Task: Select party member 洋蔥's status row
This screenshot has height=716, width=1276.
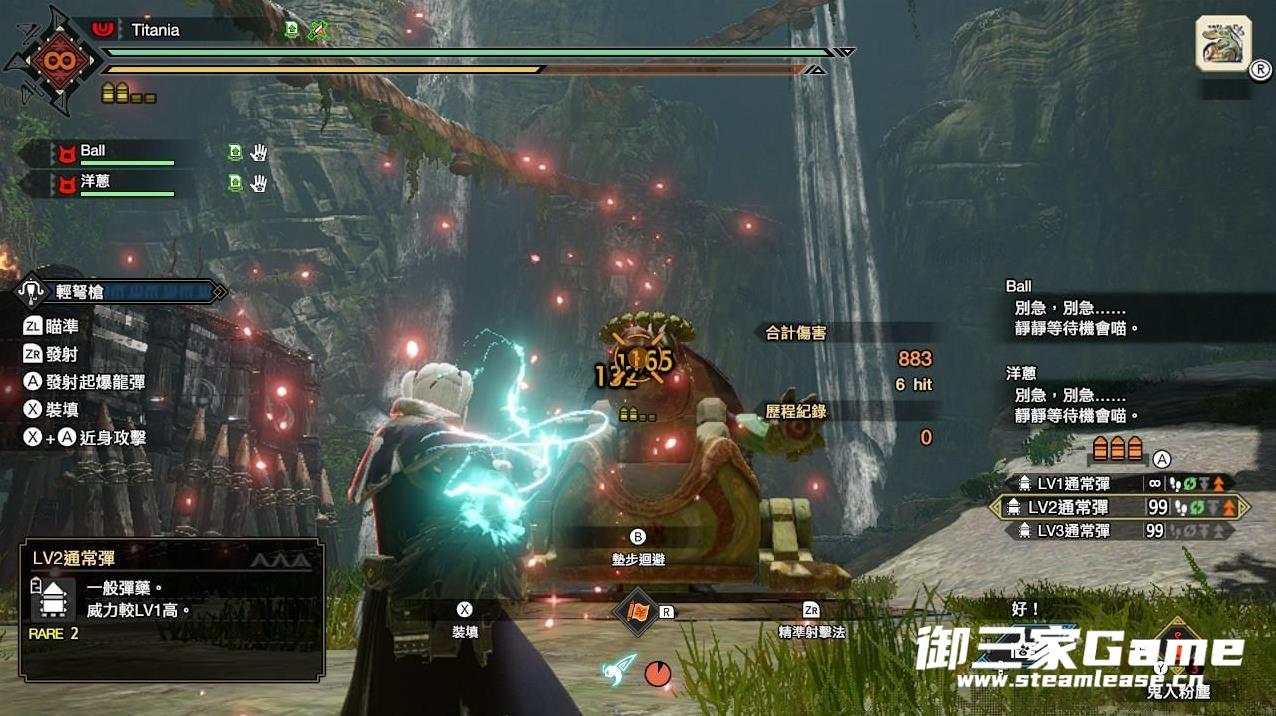Action: (x=120, y=183)
